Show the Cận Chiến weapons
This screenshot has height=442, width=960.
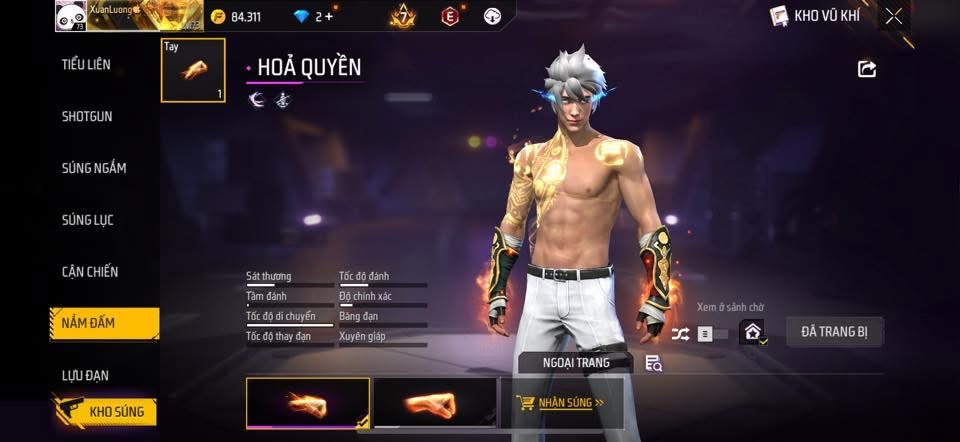(90, 271)
